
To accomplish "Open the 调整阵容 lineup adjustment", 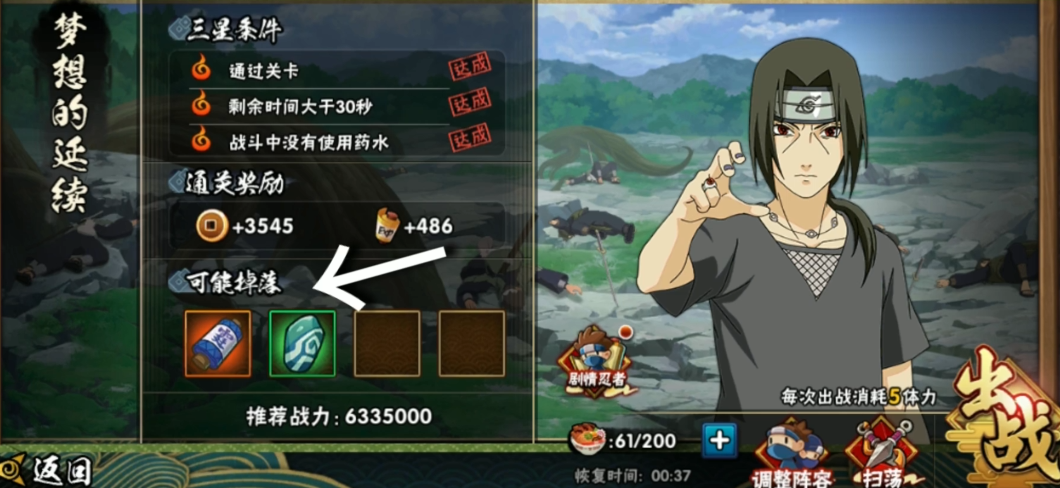I will 793,455.
